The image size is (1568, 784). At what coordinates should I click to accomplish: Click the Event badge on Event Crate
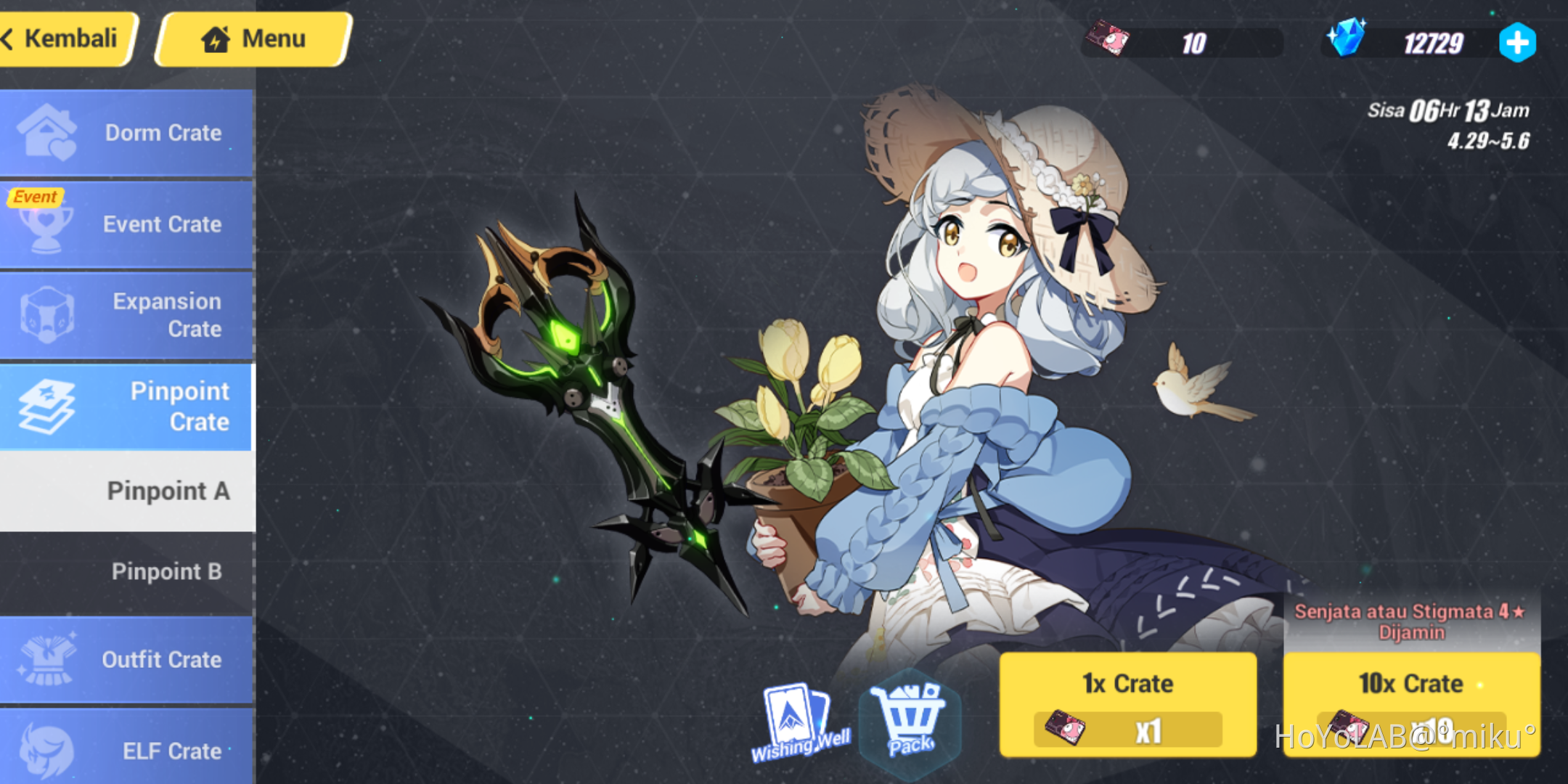(x=33, y=195)
